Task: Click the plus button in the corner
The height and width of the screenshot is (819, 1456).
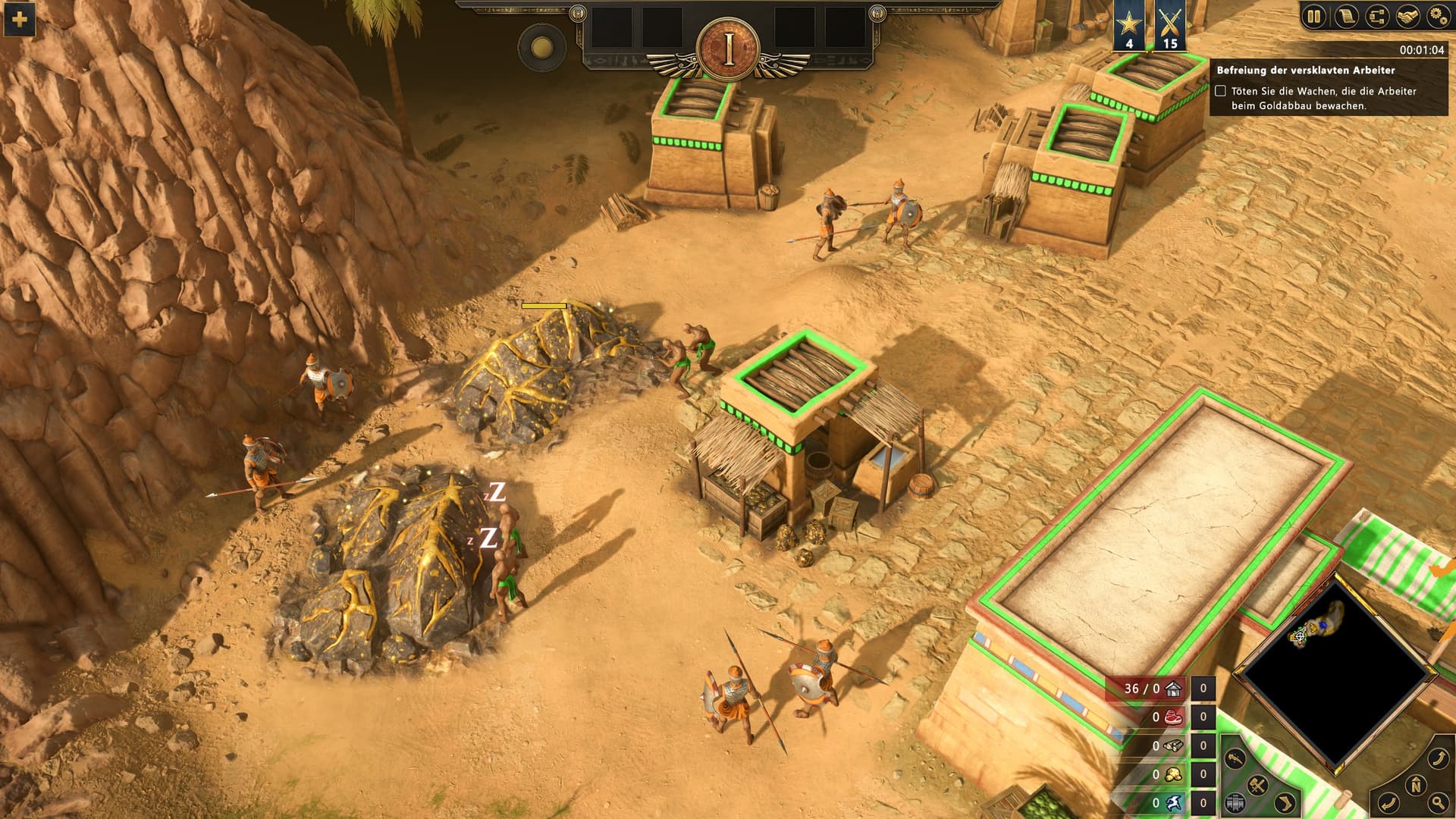Action: (19, 19)
